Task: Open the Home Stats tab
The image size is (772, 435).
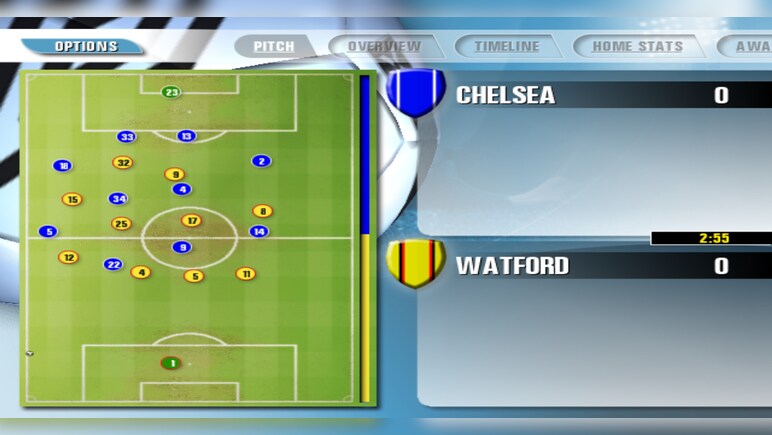Action: (637, 46)
